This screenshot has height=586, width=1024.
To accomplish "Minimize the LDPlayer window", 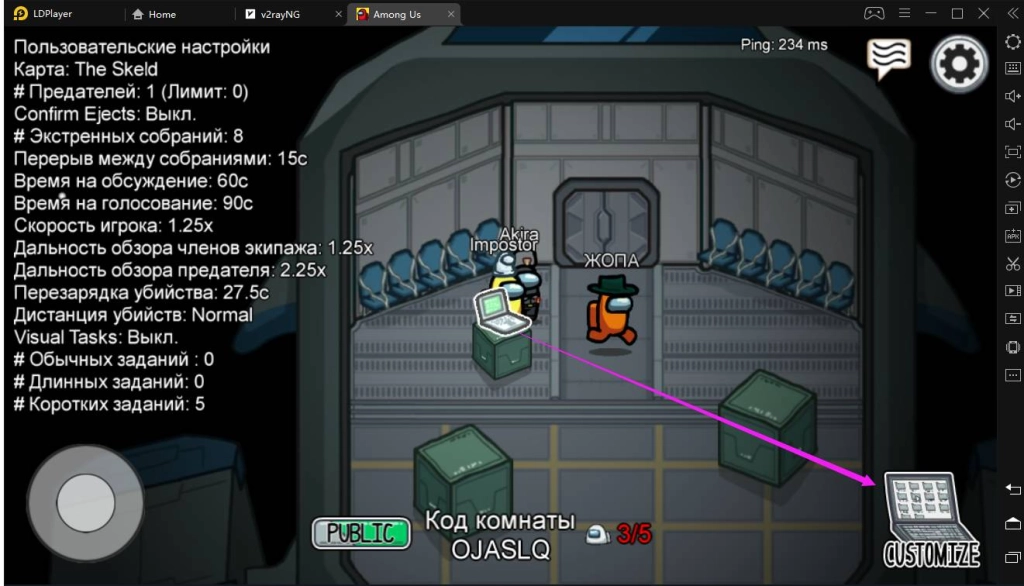I will point(931,14).
